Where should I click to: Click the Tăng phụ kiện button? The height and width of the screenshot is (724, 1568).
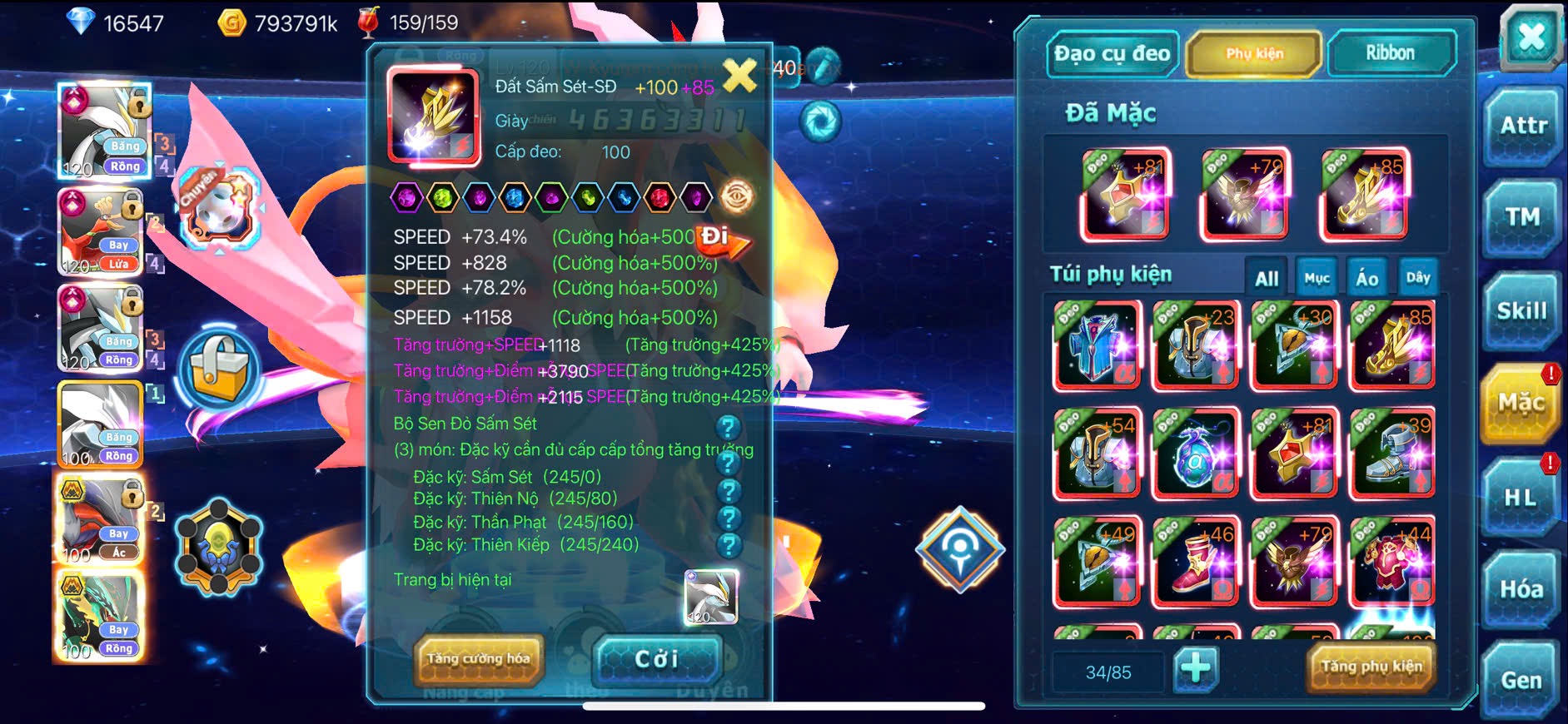pyautogui.click(x=1371, y=666)
